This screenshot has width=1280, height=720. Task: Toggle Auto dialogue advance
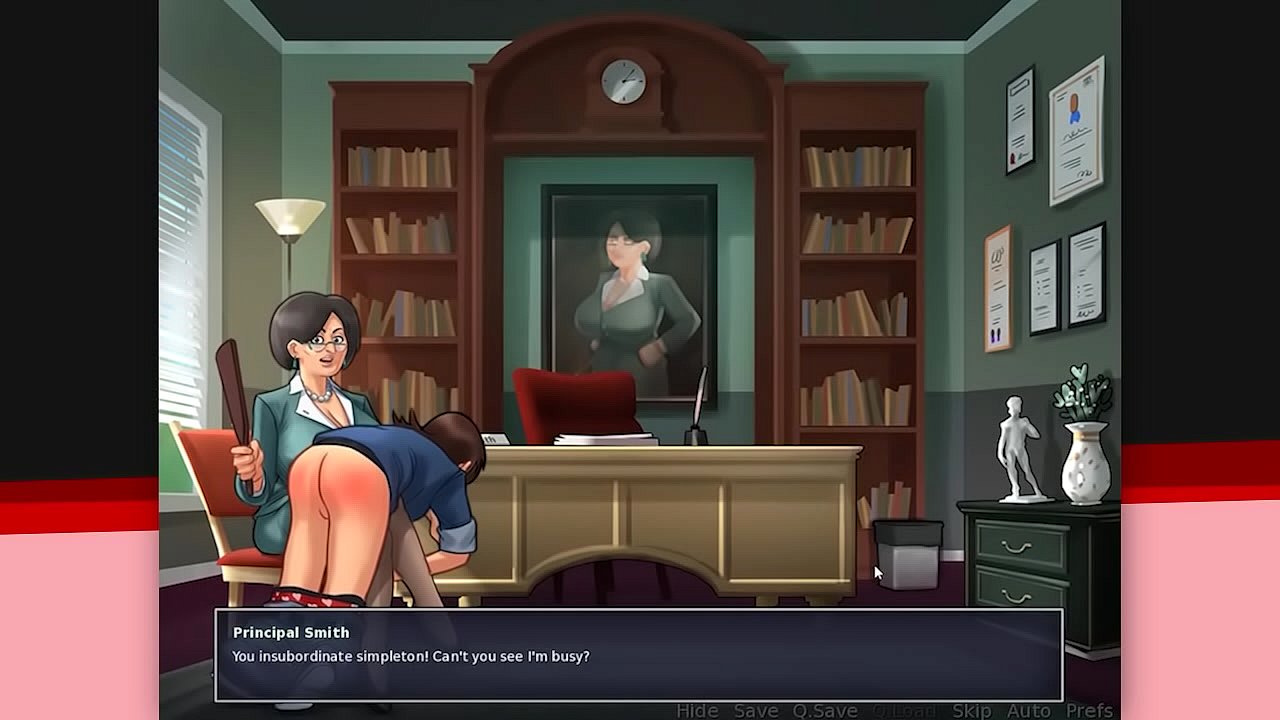(1028, 710)
